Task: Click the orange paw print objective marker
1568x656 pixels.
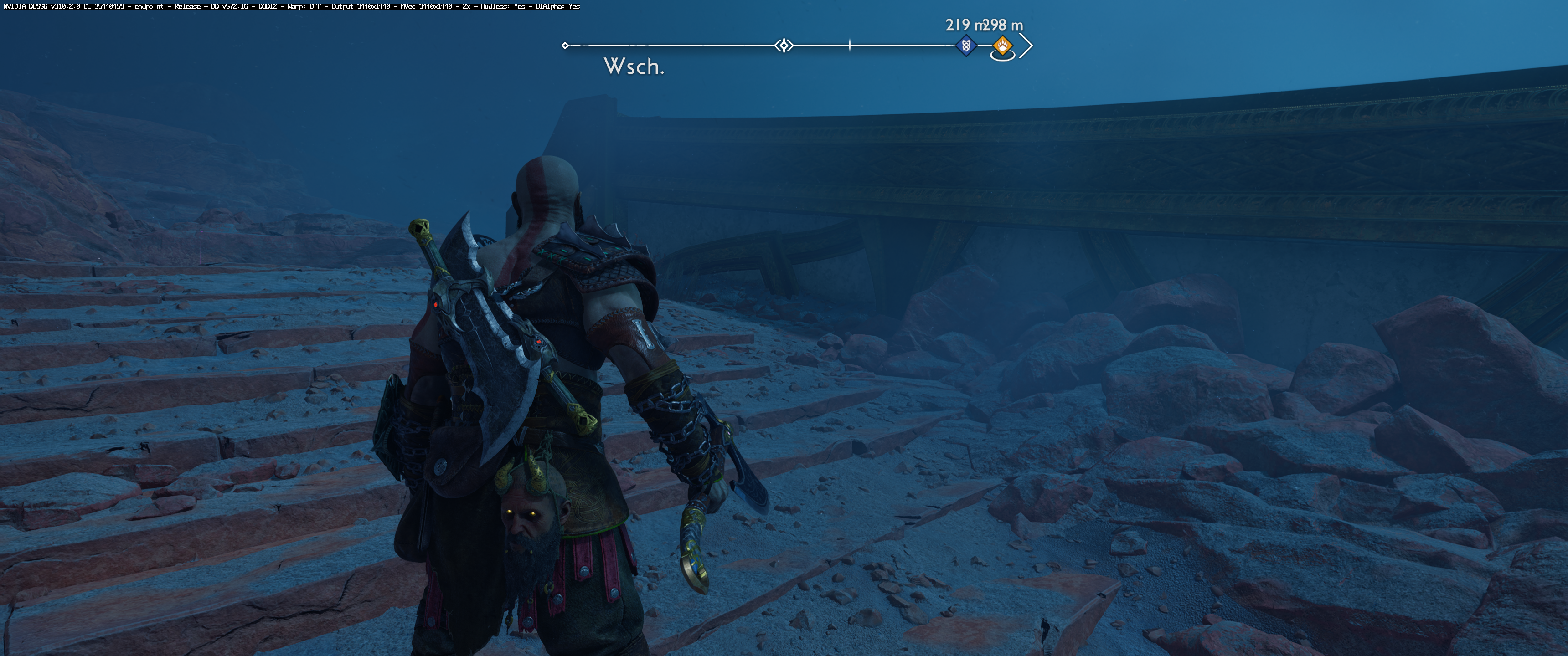Action: [1002, 45]
